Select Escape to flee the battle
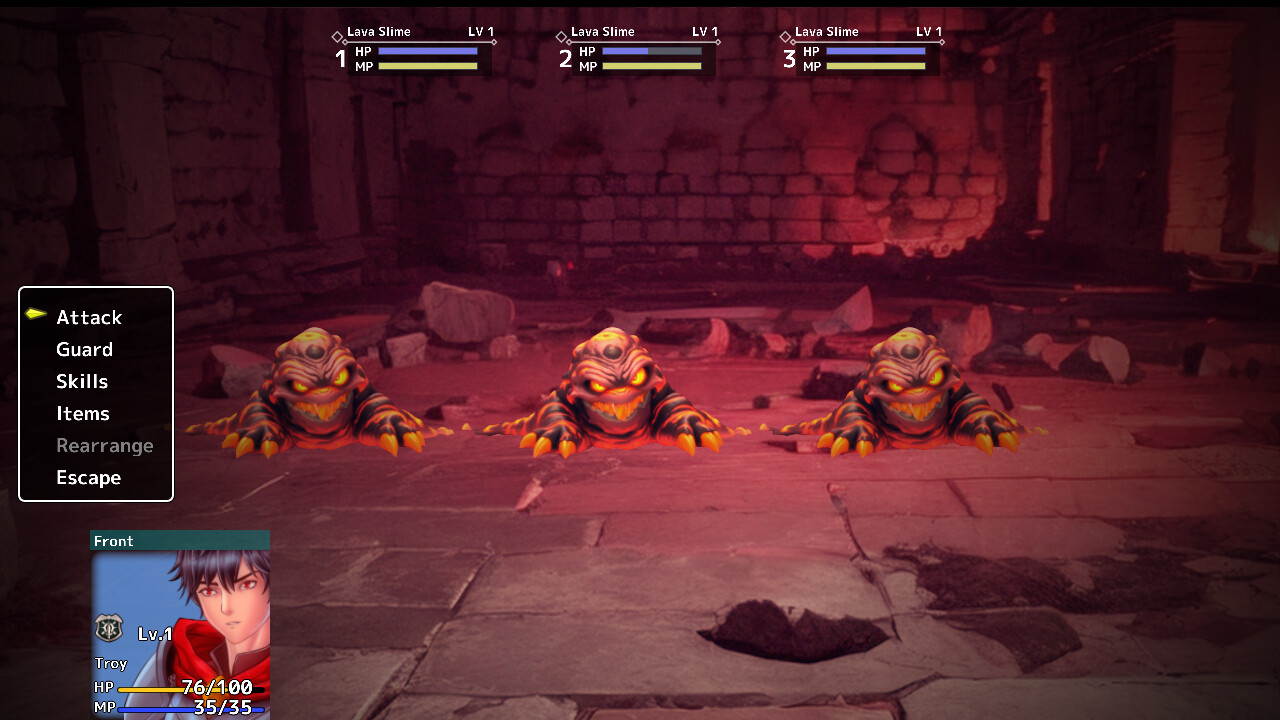1280x720 pixels. point(89,477)
